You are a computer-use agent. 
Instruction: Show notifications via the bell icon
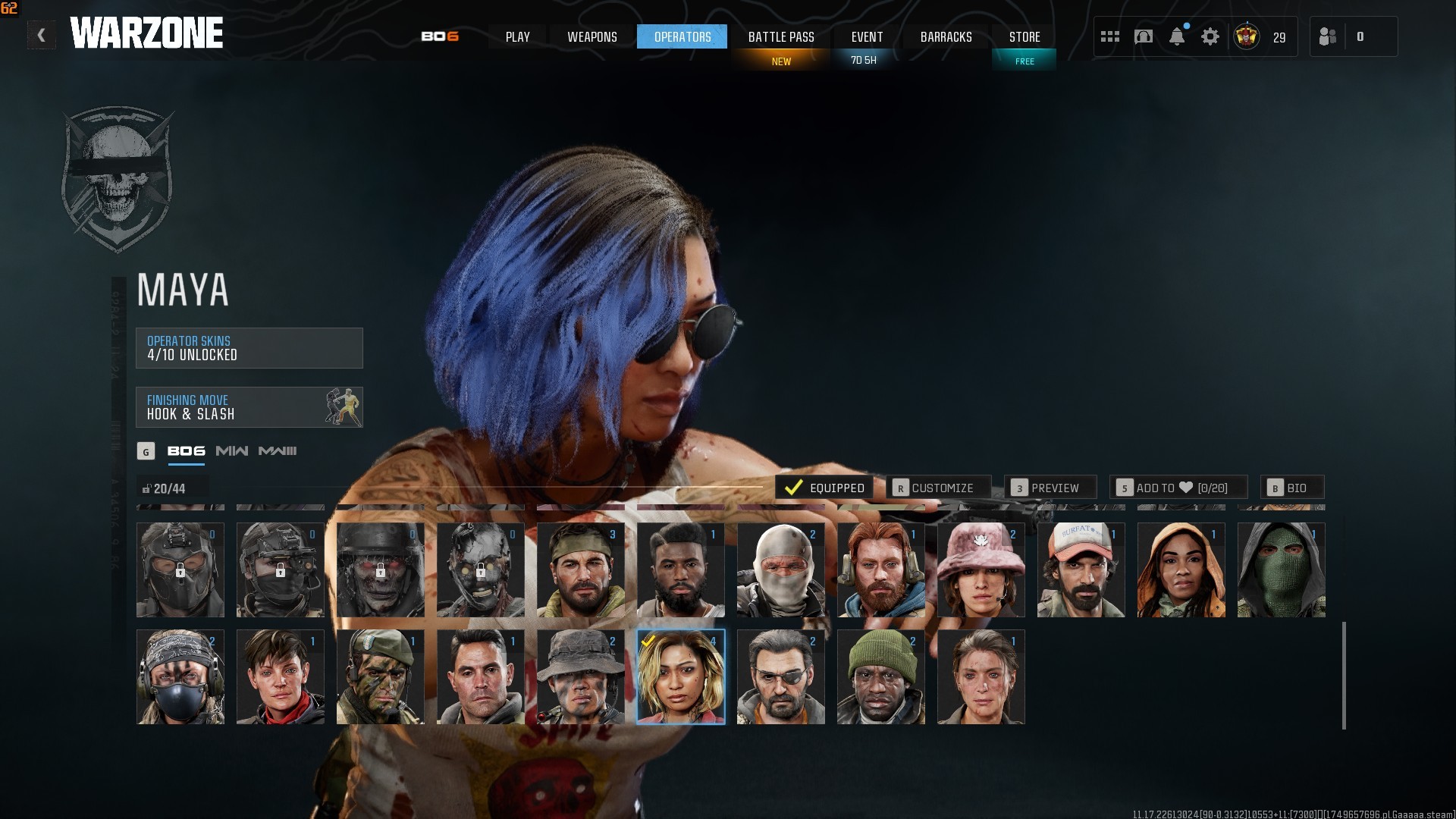1177,36
